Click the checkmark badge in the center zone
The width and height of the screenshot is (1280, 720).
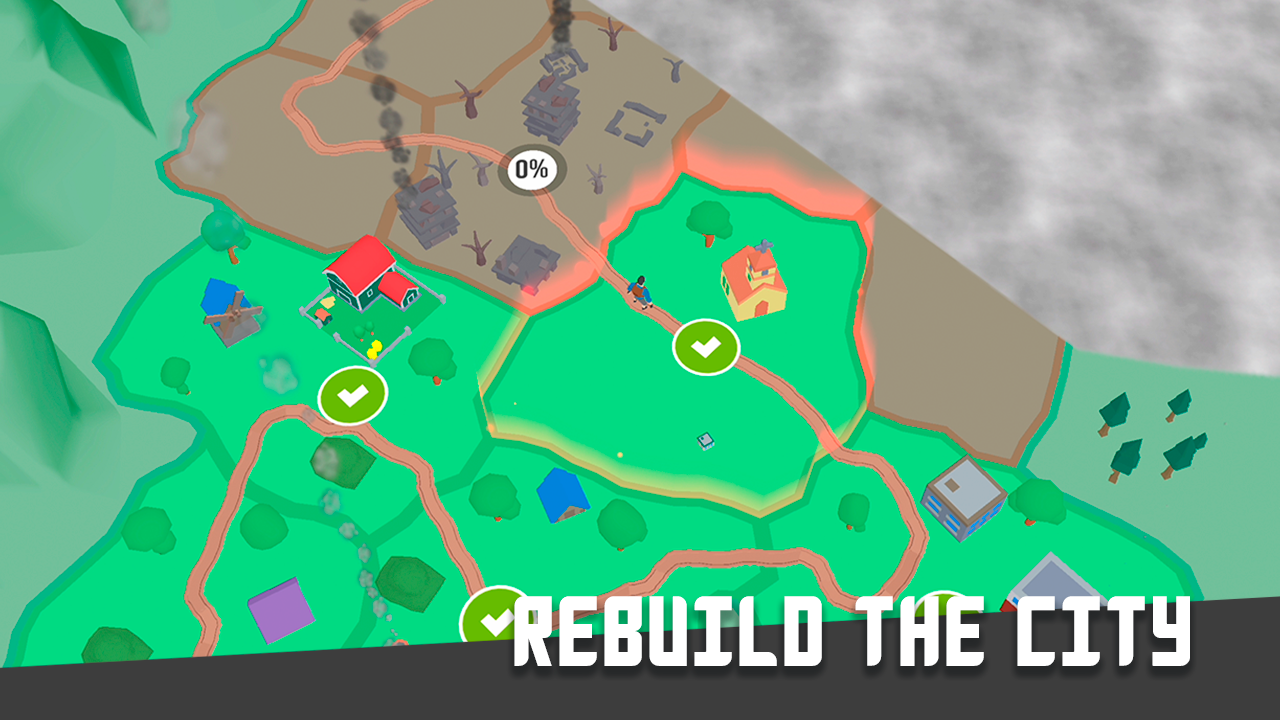pos(707,347)
